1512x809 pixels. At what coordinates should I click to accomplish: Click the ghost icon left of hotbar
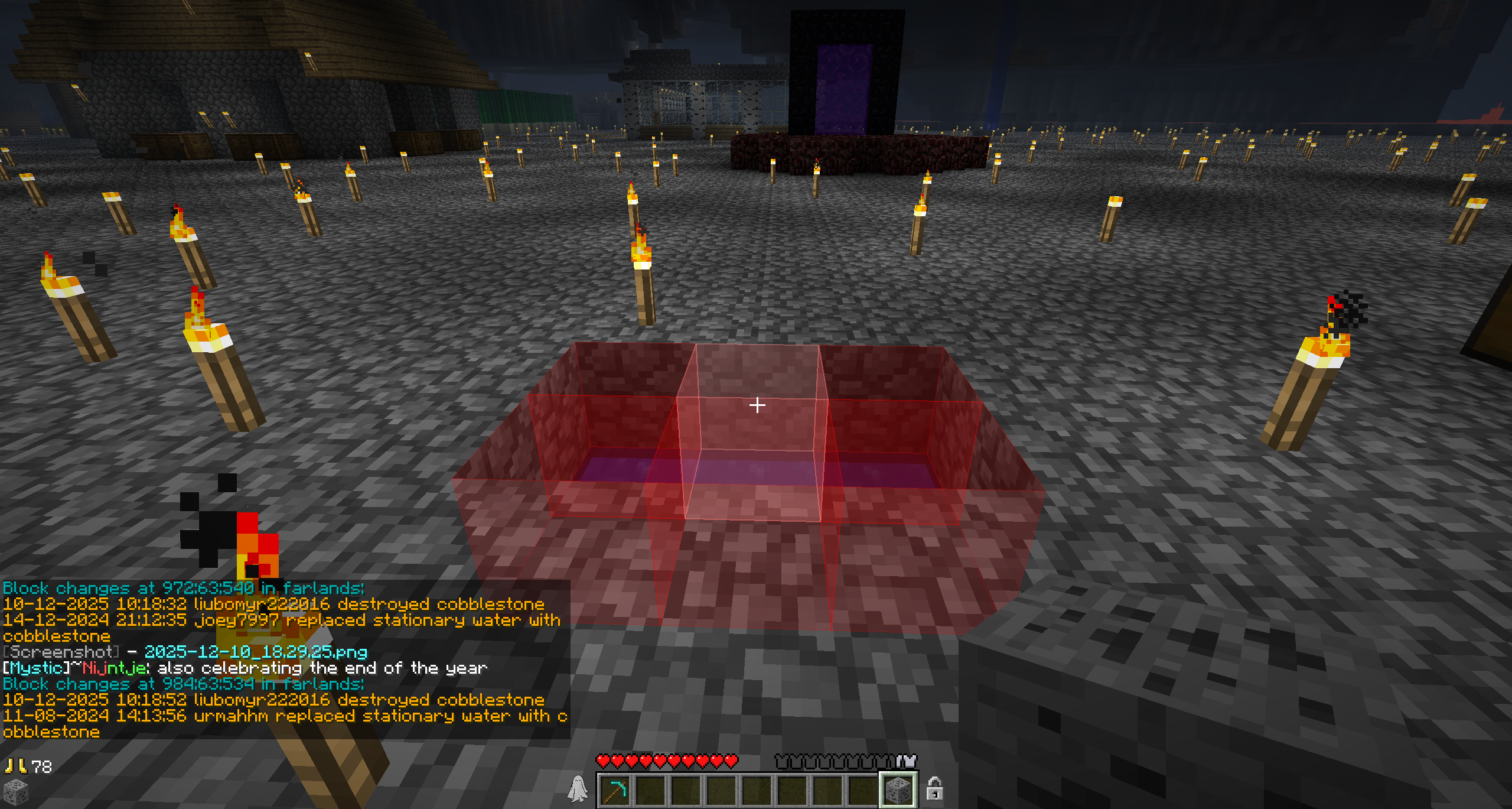[578, 789]
